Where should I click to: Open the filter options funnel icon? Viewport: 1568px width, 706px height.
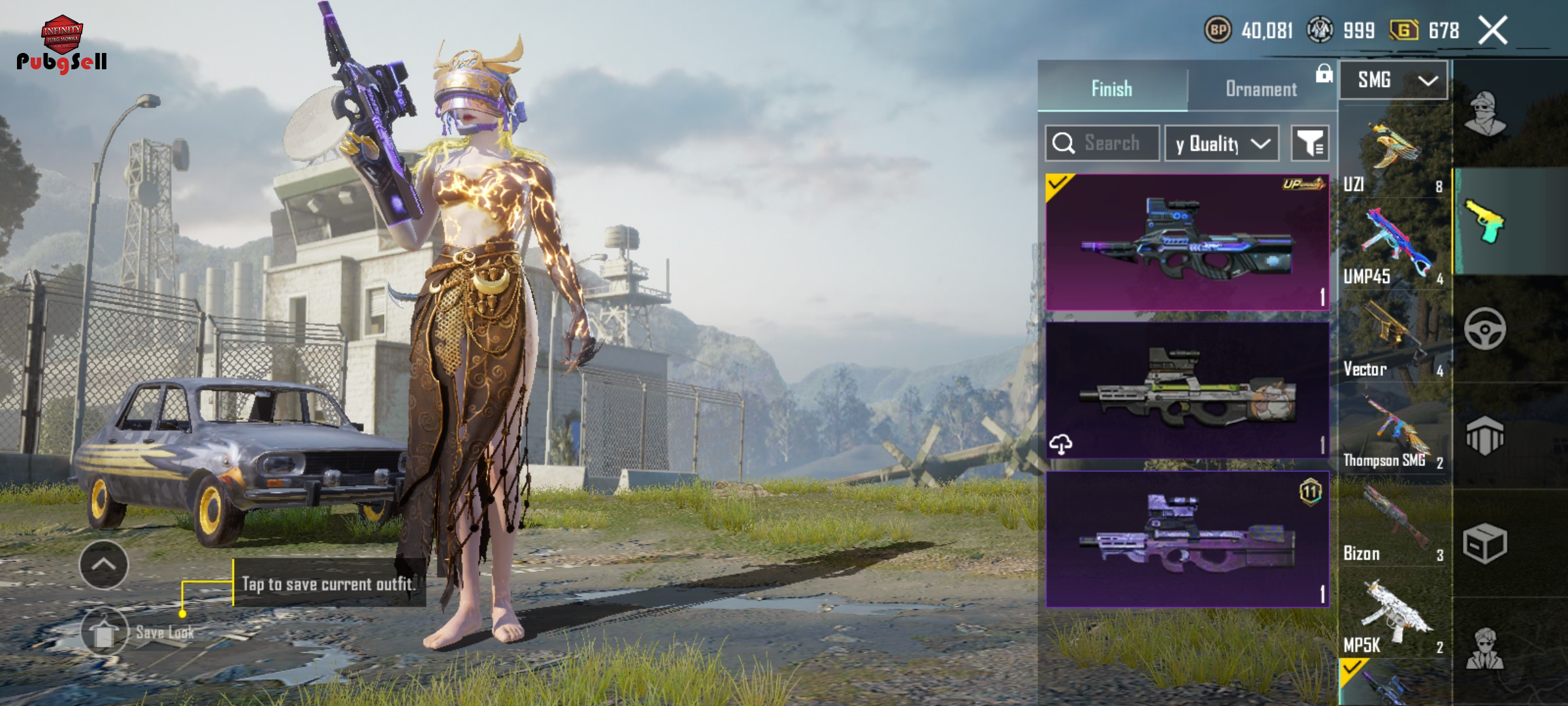[1310, 143]
